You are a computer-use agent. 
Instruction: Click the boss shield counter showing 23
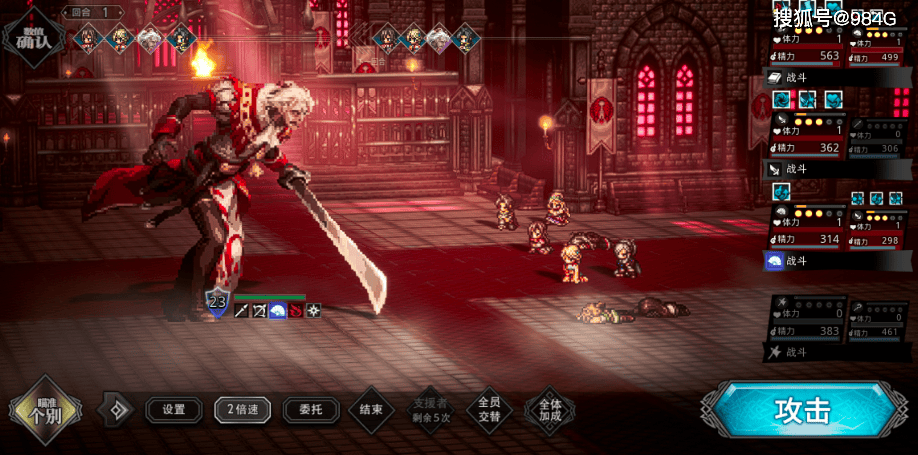tap(217, 301)
